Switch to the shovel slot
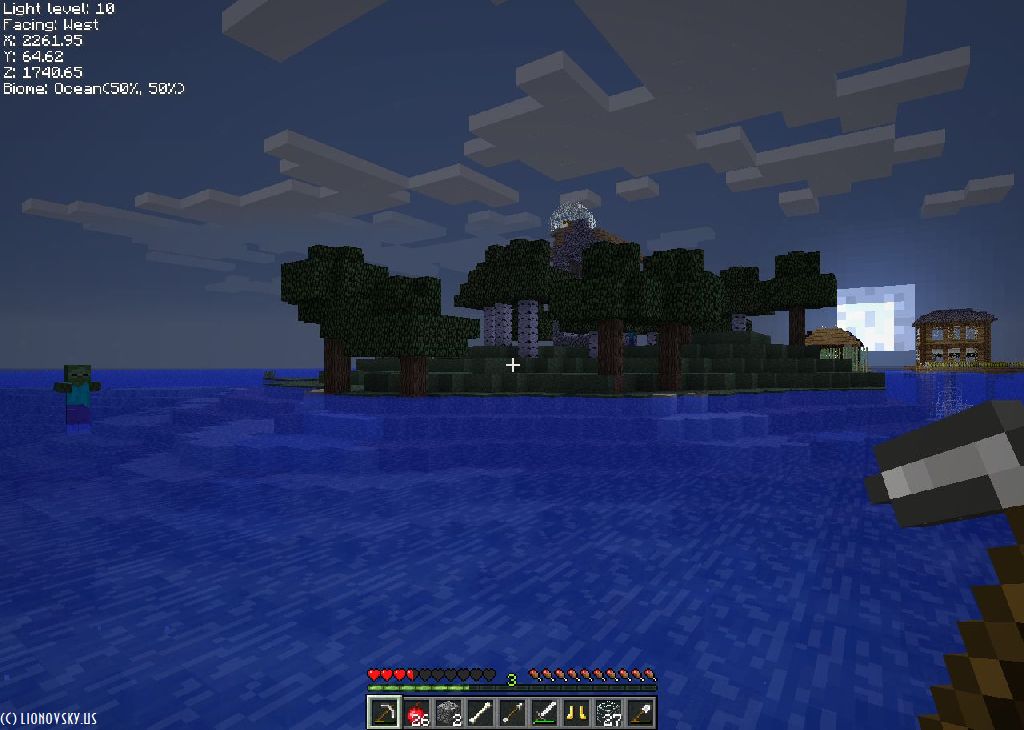This screenshot has height=730, width=1024. (x=640, y=713)
